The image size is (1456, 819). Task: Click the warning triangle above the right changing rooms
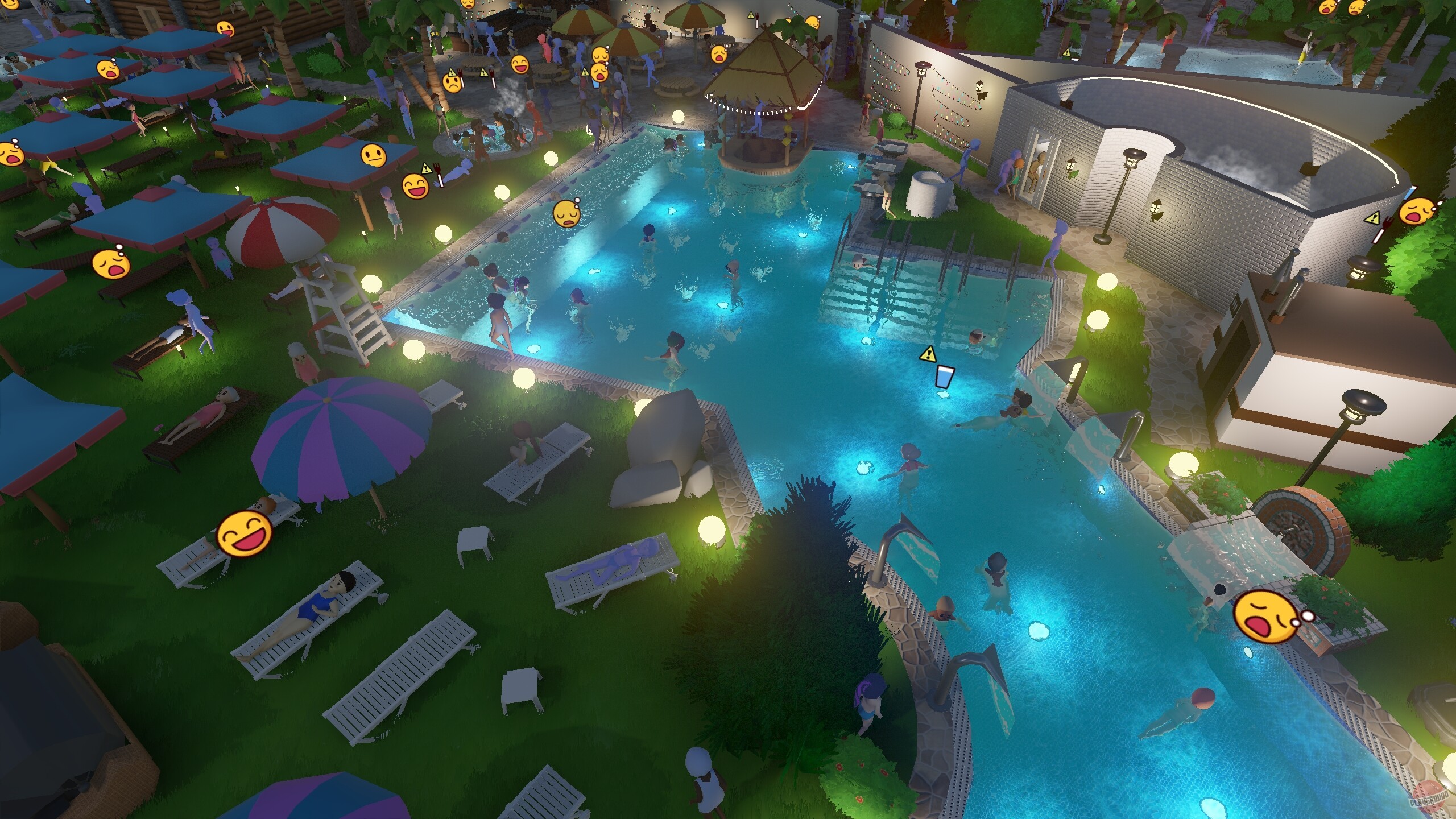tap(1067, 53)
